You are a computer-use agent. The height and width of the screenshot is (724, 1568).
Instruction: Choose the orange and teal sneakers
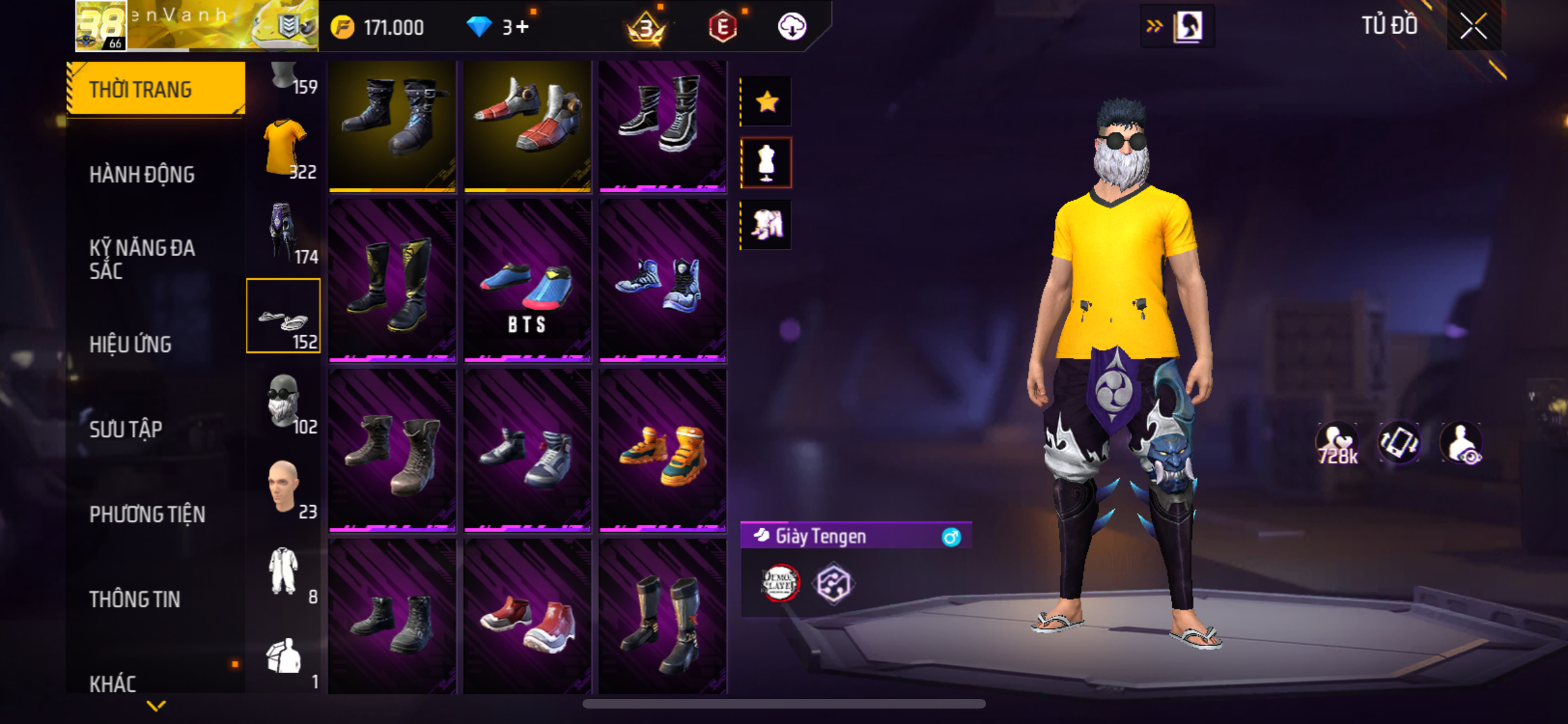point(662,450)
